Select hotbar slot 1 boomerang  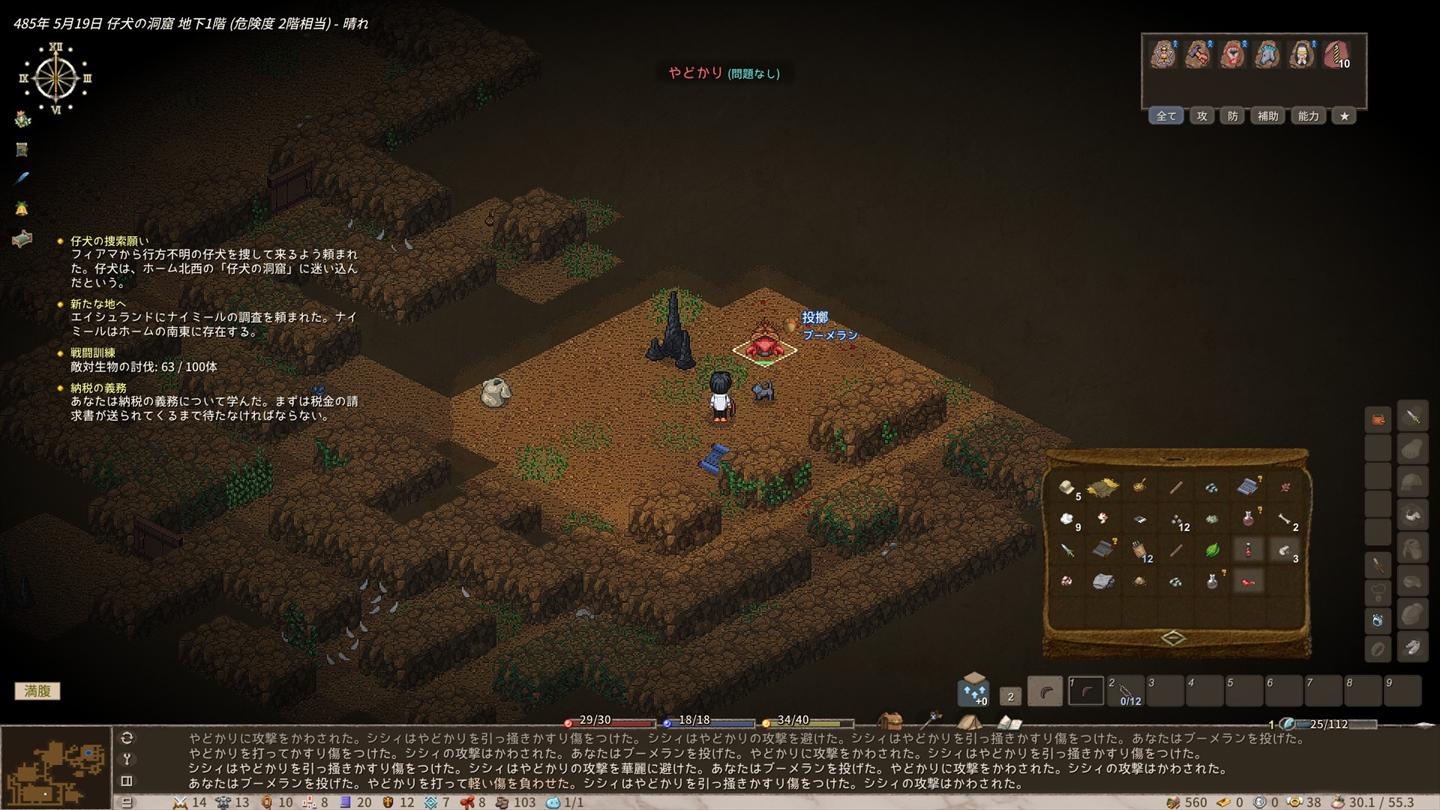1087,691
